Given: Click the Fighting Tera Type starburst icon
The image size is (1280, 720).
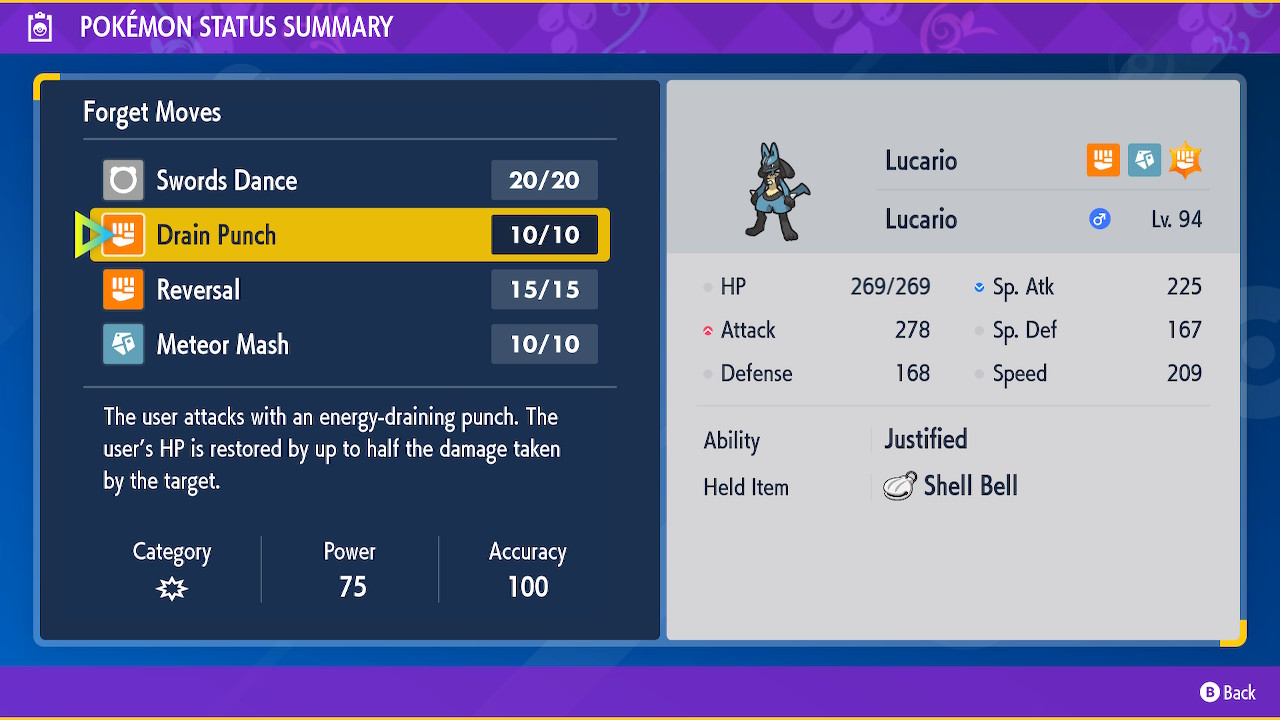Looking at the screenshot, I should pyautogui.click(x=1185, y=159).
